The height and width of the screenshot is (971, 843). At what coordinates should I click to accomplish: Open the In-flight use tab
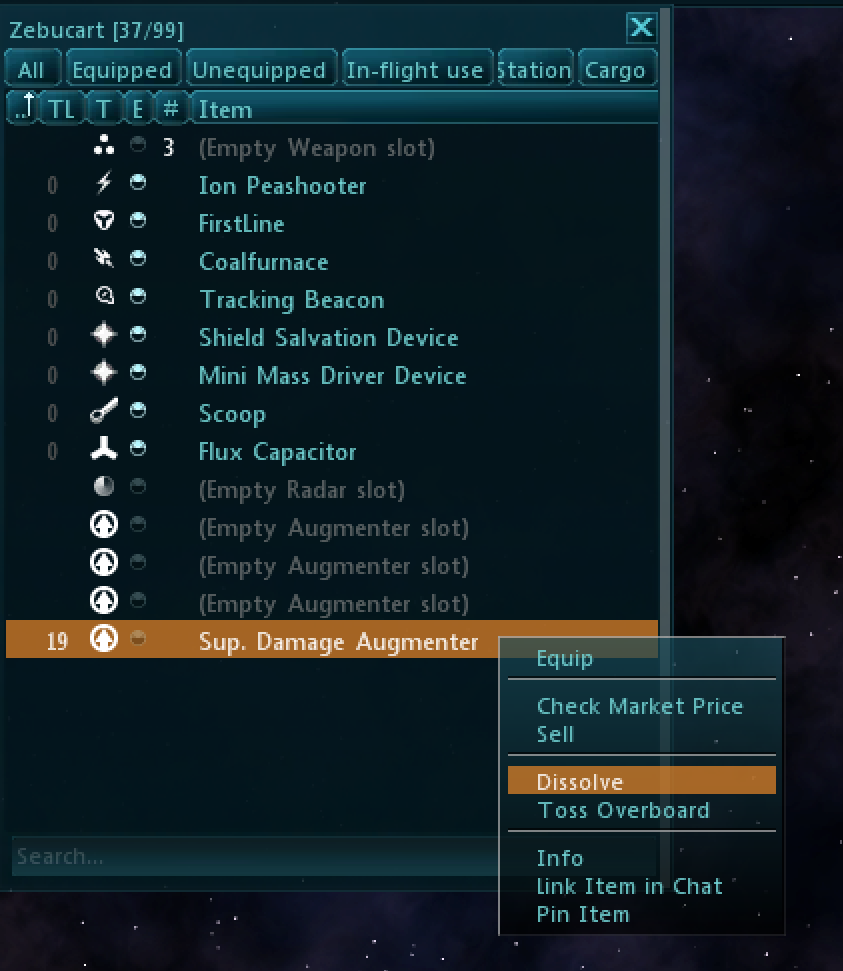click(415, 70)
